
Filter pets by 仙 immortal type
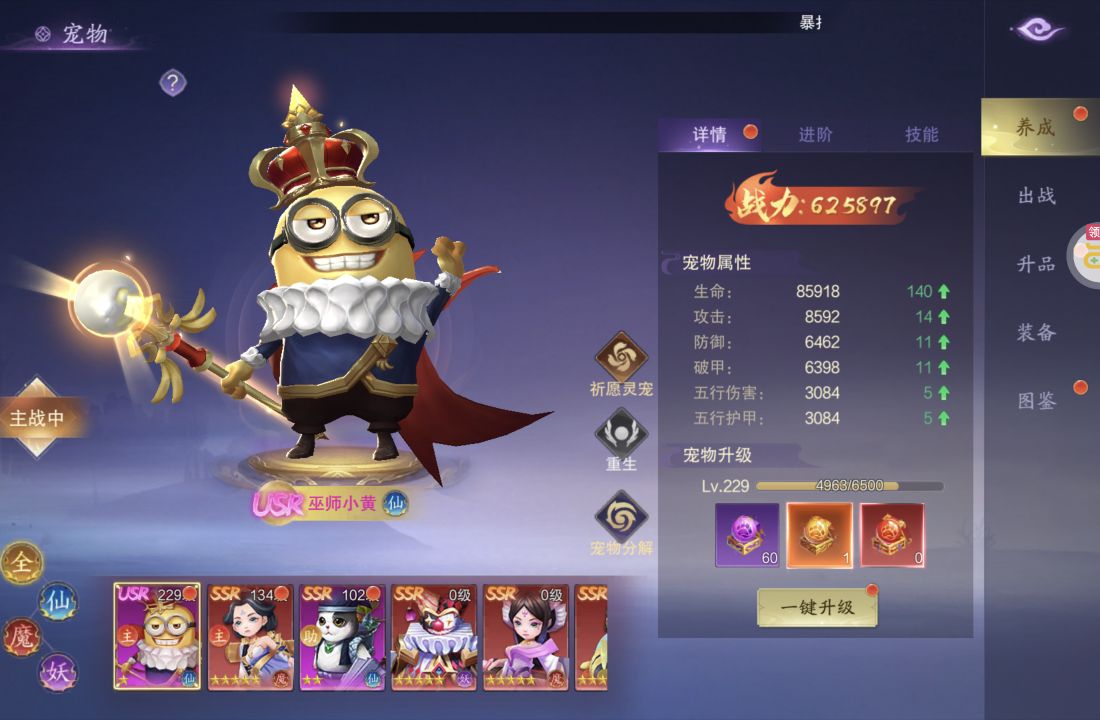click(x=57, y=601)
